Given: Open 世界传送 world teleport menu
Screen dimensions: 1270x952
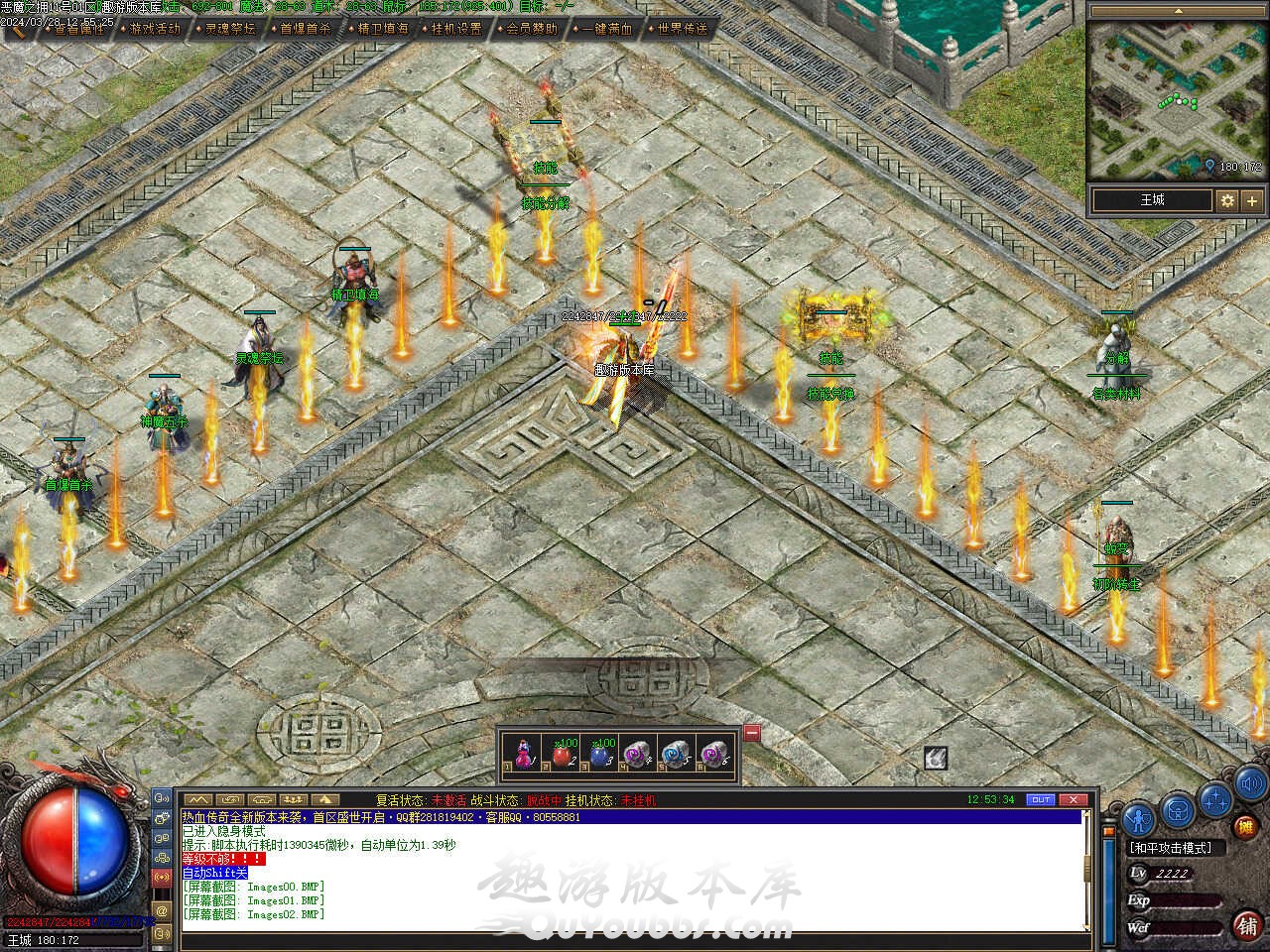Looking at the screenshot, I should click(683, 29).
